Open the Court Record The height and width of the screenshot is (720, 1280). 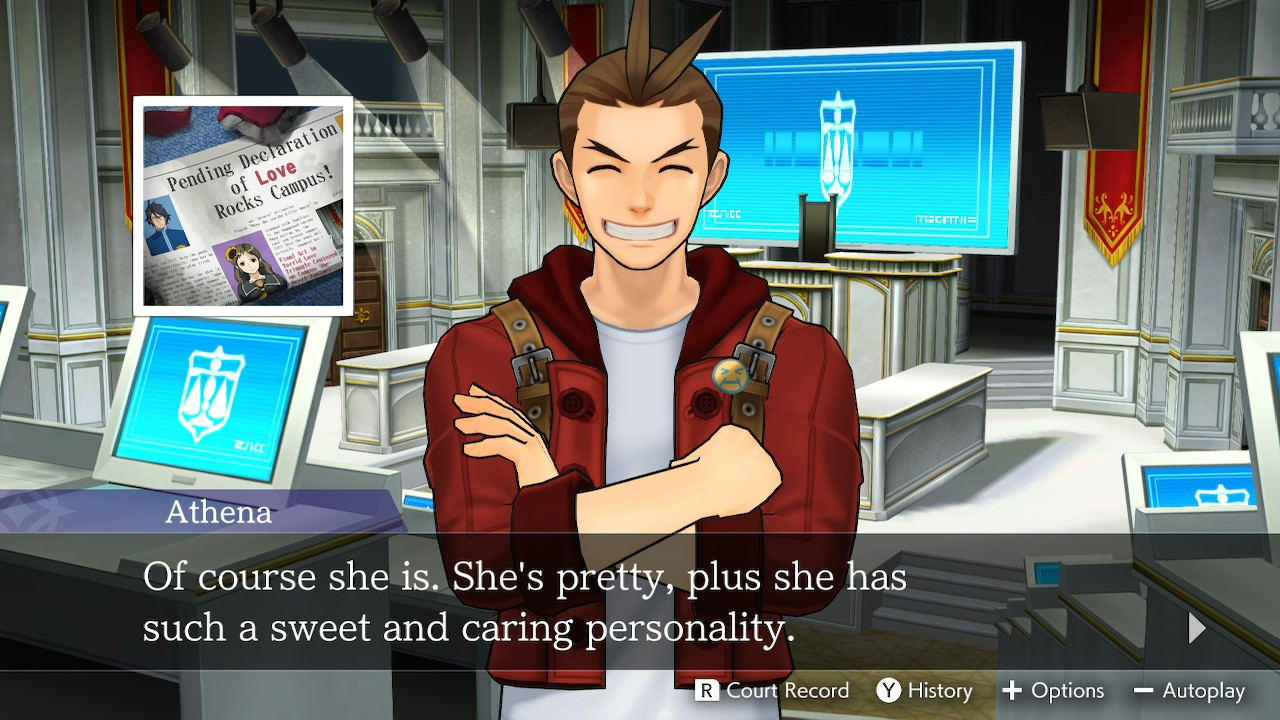(x=773, y=691)
